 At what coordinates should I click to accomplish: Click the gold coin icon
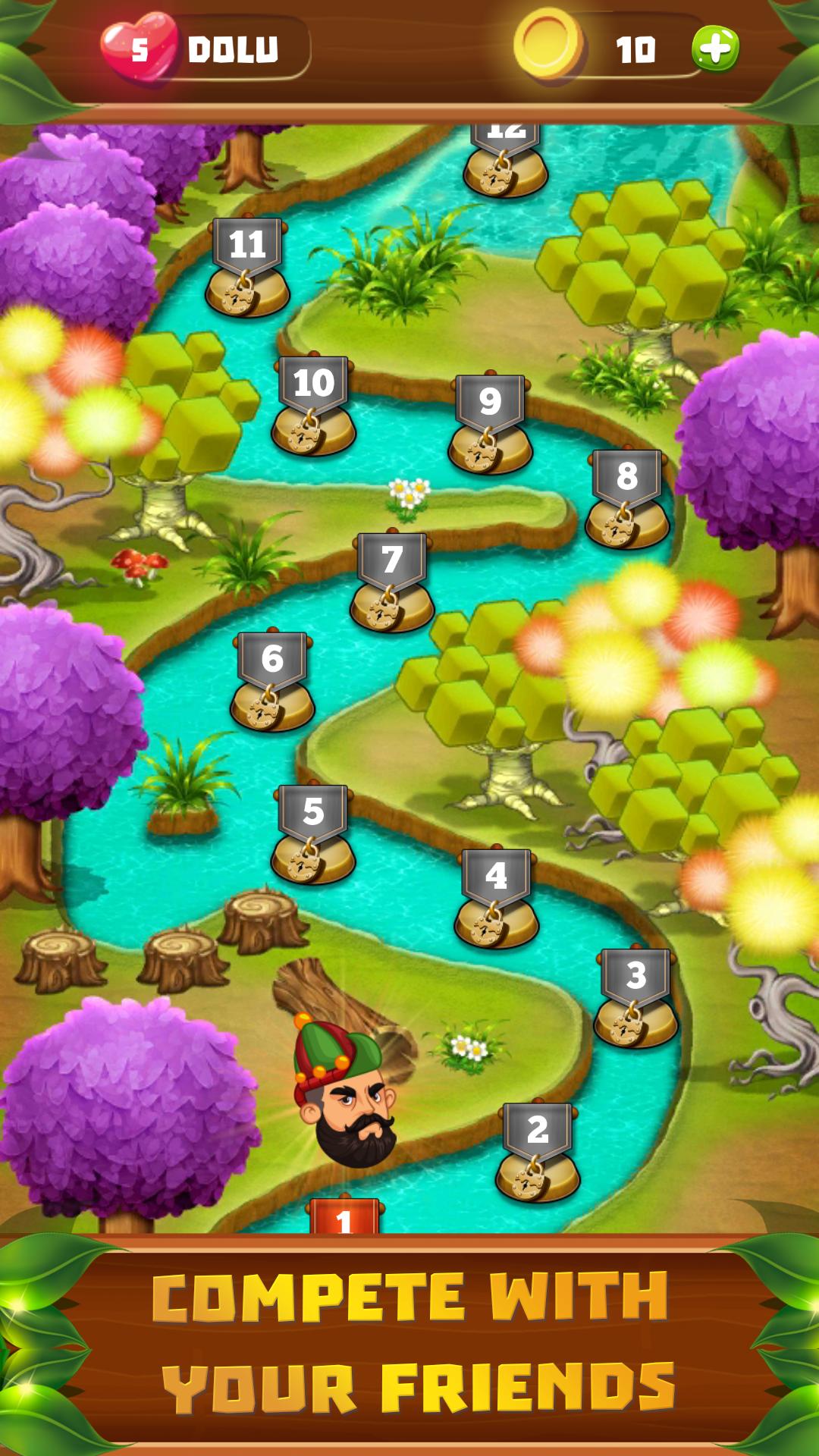coord(548,45)
